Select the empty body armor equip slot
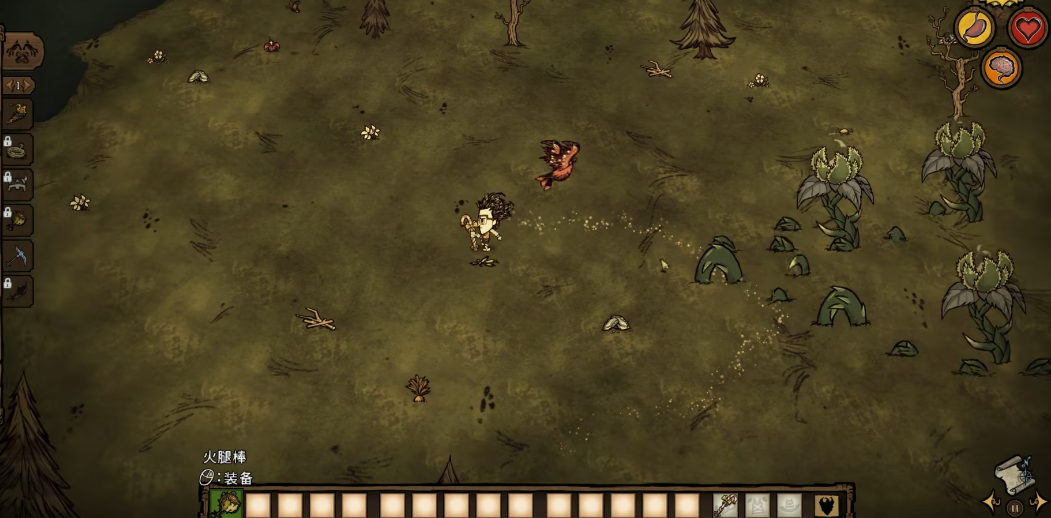Viewport: 1051px width, 518px height. [x=757, y=505]
